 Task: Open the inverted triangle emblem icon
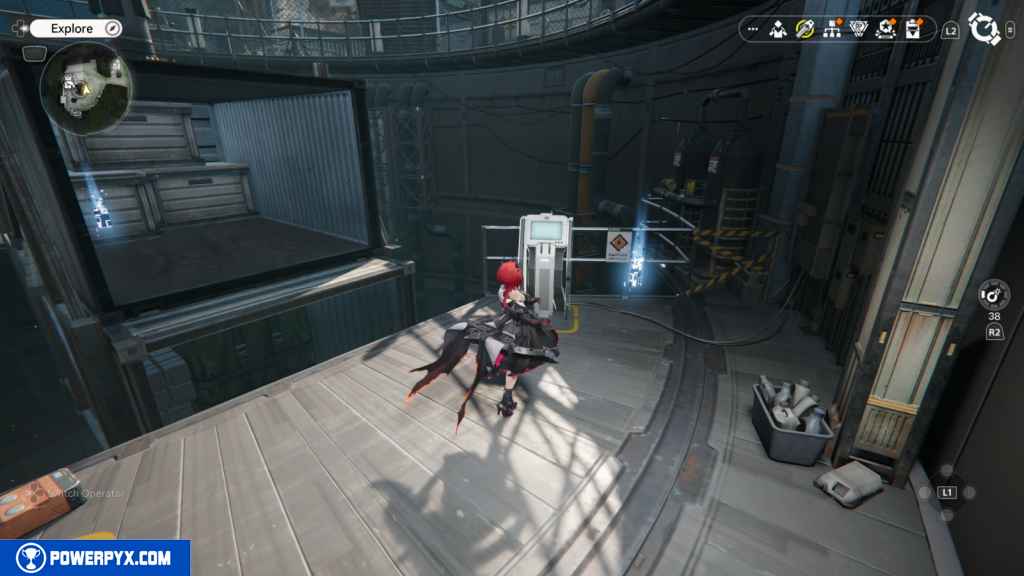click(858, 29)
